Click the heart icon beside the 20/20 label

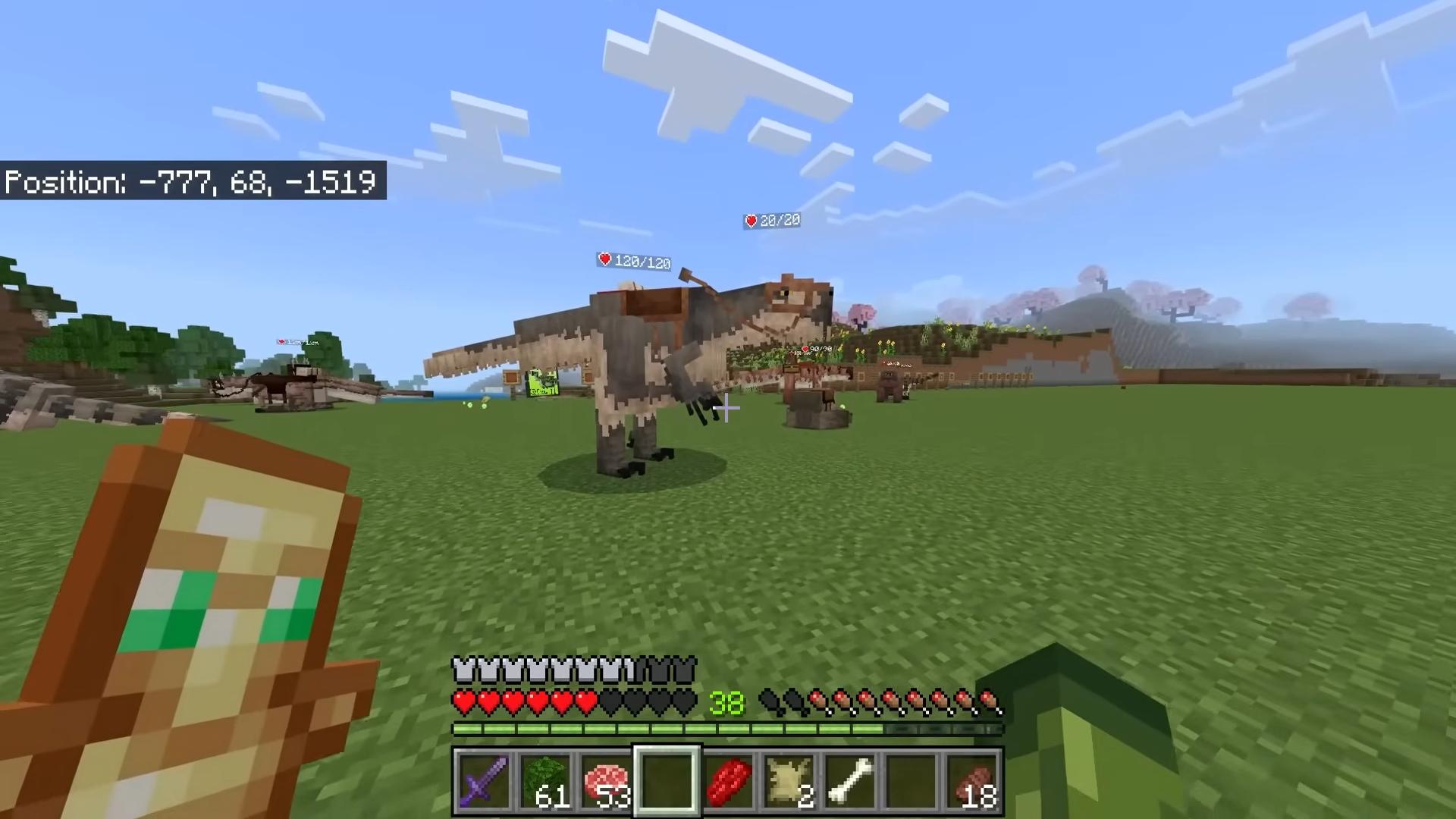[751, 221]
